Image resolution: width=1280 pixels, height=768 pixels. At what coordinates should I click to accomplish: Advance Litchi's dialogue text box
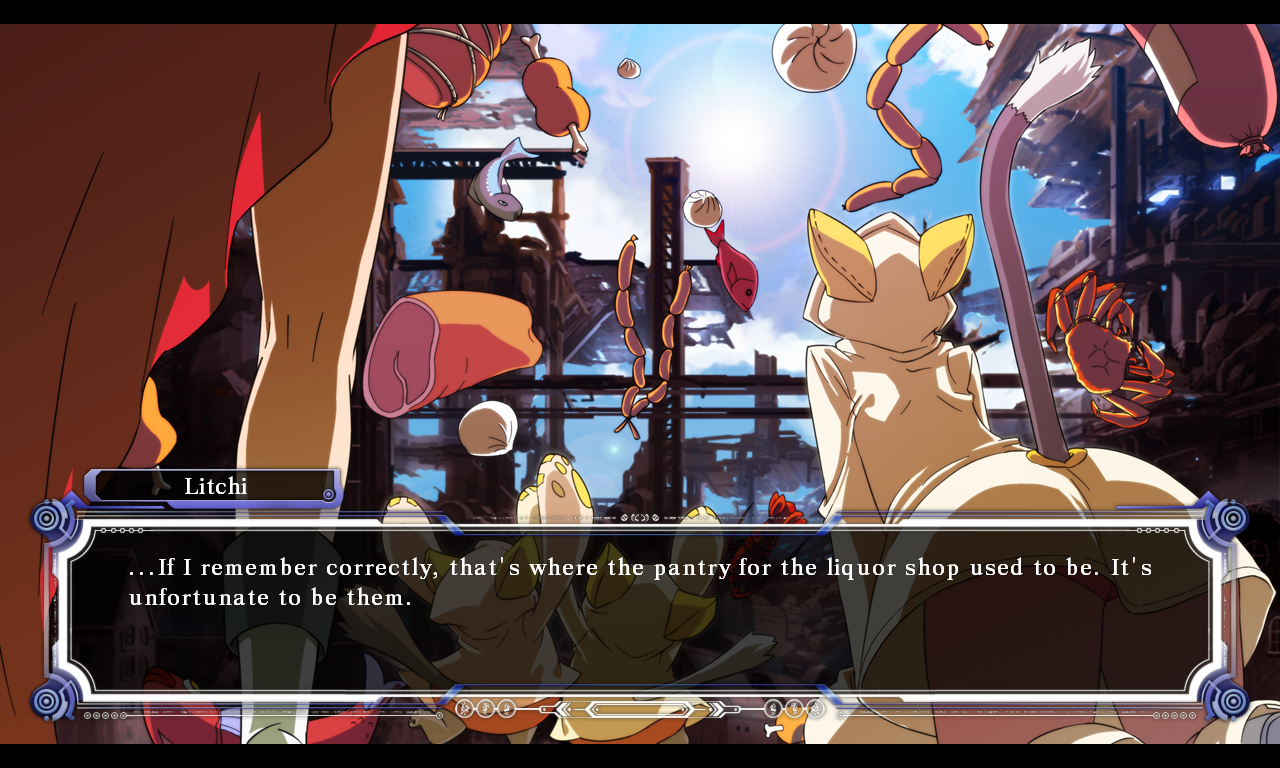pyautogui.click(x=640, y=608)
